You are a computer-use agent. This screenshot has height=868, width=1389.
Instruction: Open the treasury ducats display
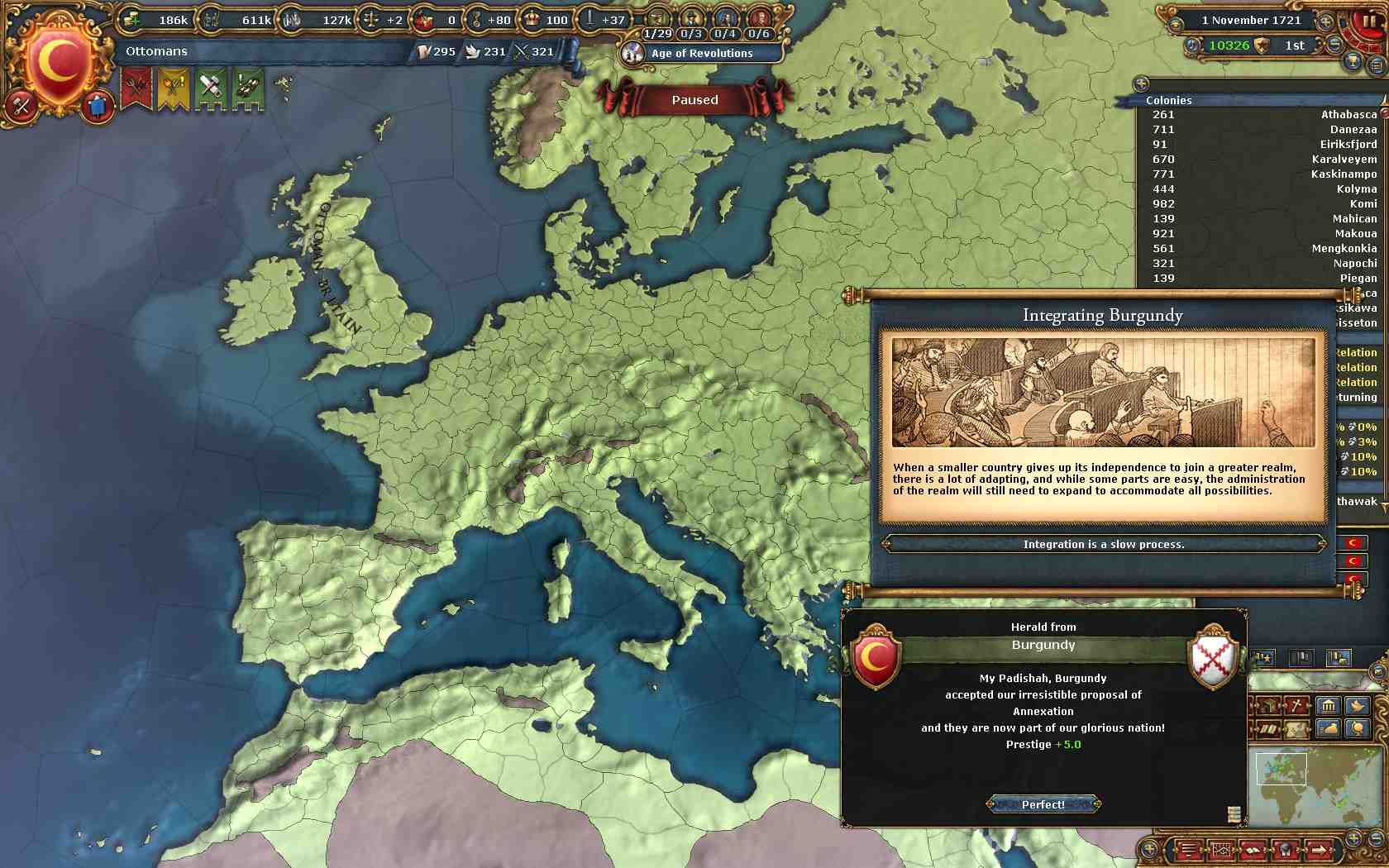coord(159,20)
